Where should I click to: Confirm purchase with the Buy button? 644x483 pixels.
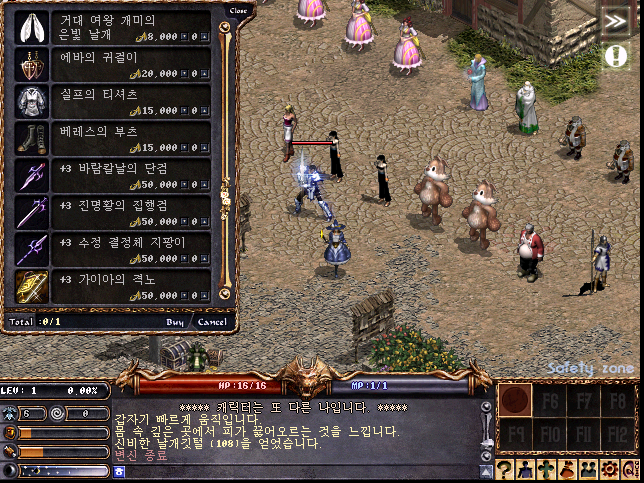point(175,322)
